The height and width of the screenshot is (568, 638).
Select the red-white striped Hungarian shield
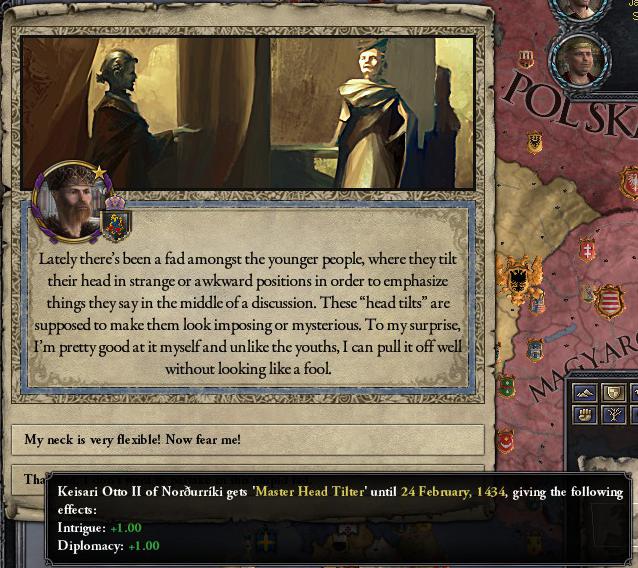click(x=608, y=299)
